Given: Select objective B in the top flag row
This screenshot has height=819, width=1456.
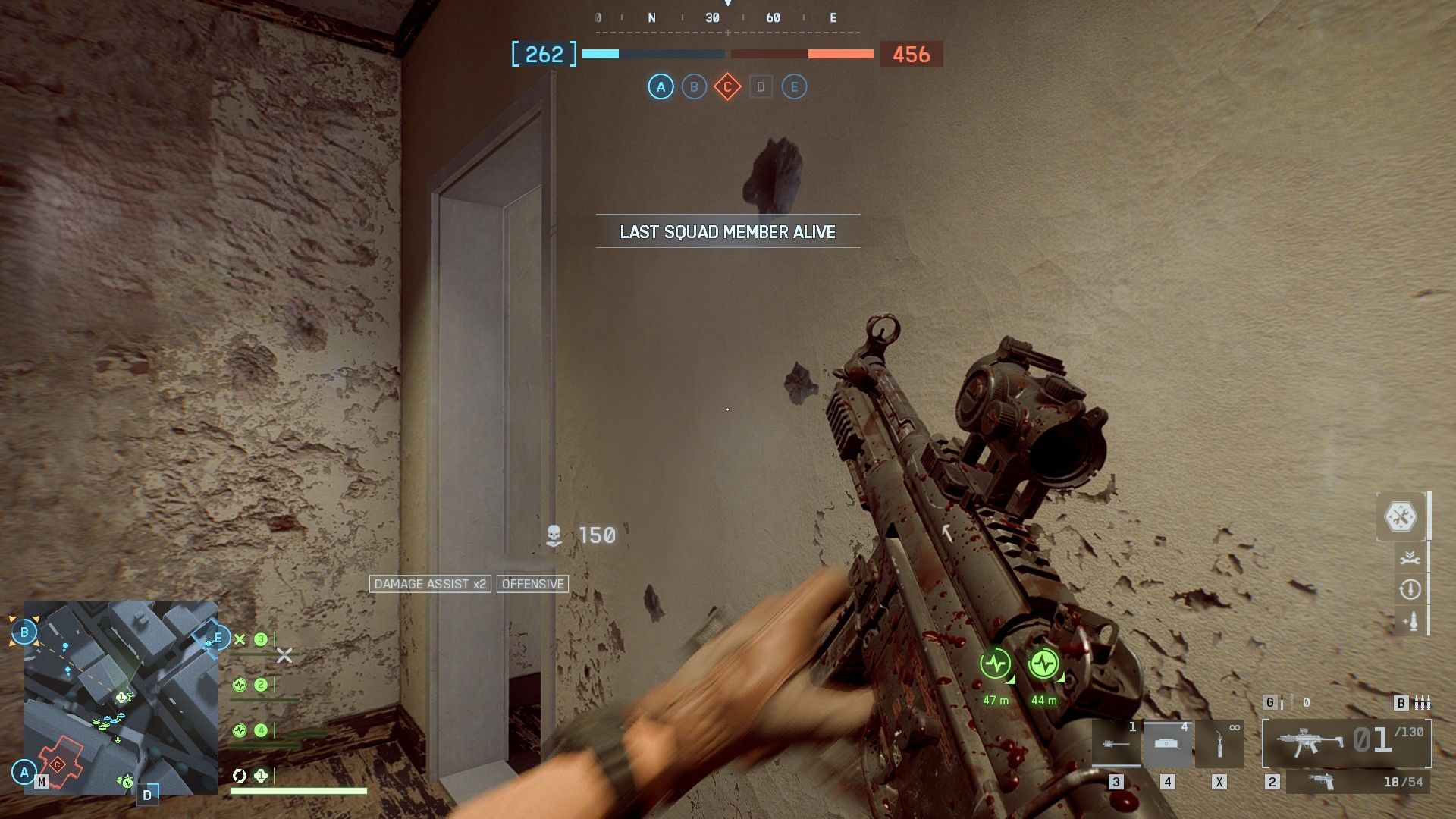Looking at the screenshot, I should pyautogui.click(x=694, y=87).
